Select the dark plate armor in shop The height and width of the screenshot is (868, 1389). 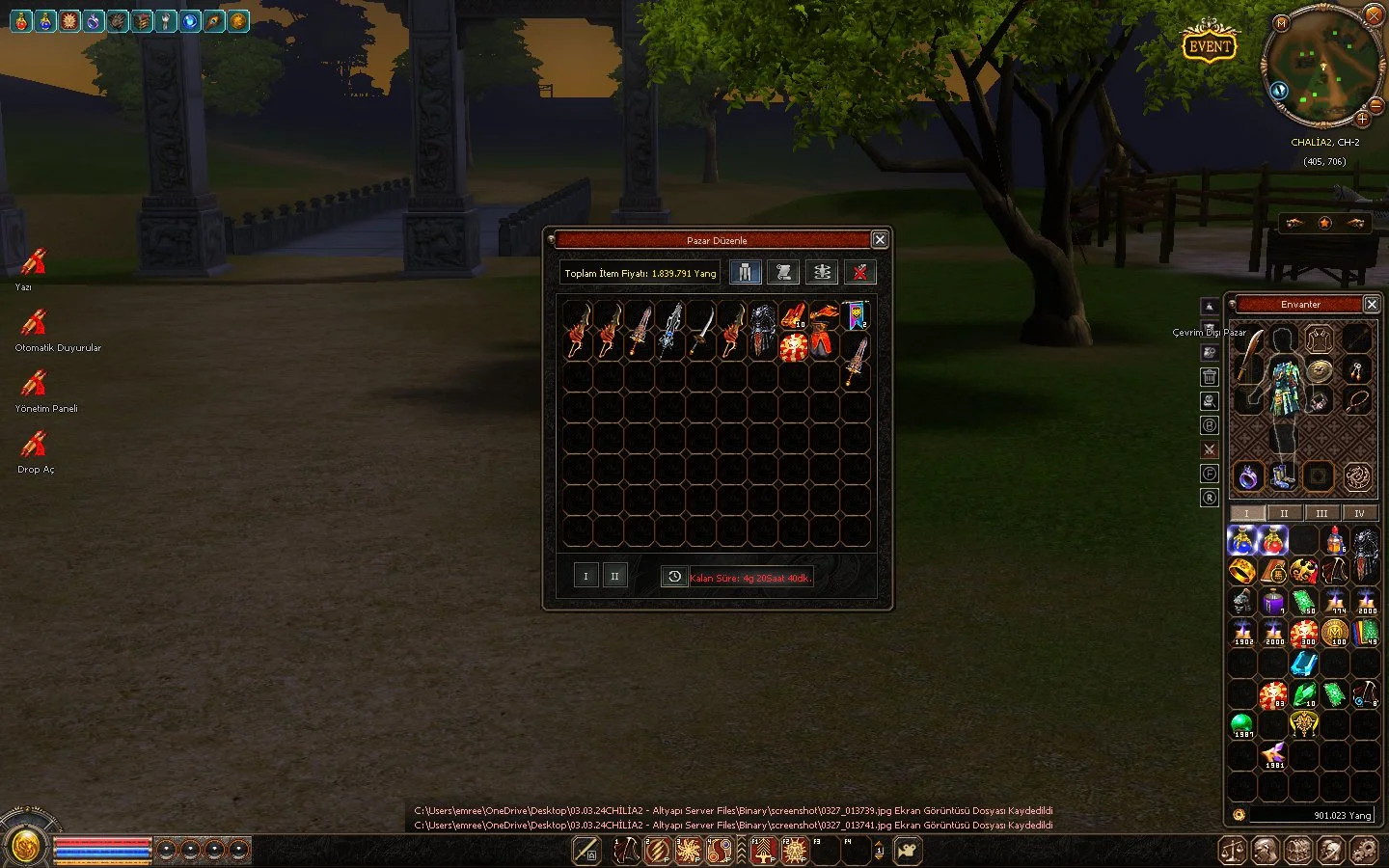click(763, 328)
